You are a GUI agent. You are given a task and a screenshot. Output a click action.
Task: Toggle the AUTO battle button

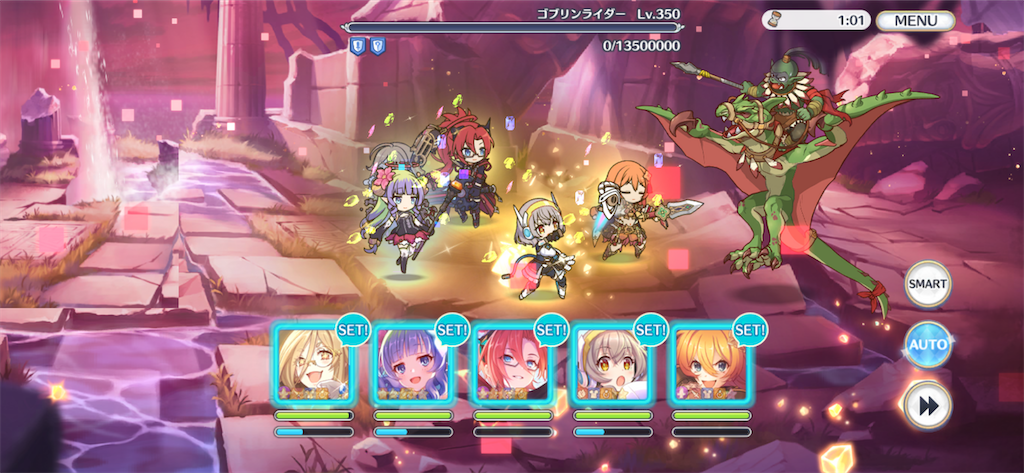click(927, 345)
